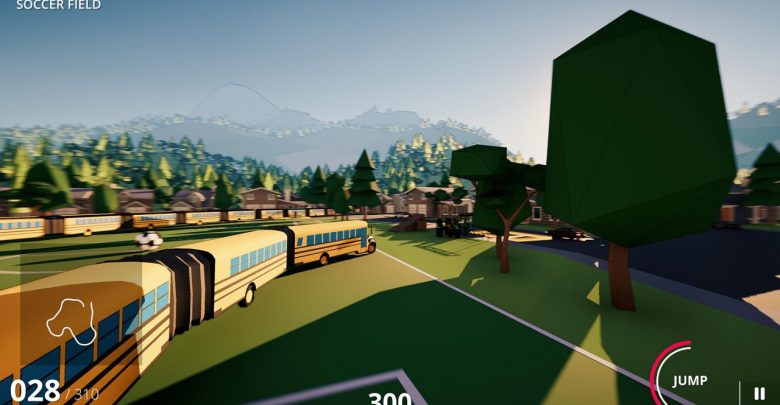
Task: Pause the game with the pause icon
Action: [759, 393]
